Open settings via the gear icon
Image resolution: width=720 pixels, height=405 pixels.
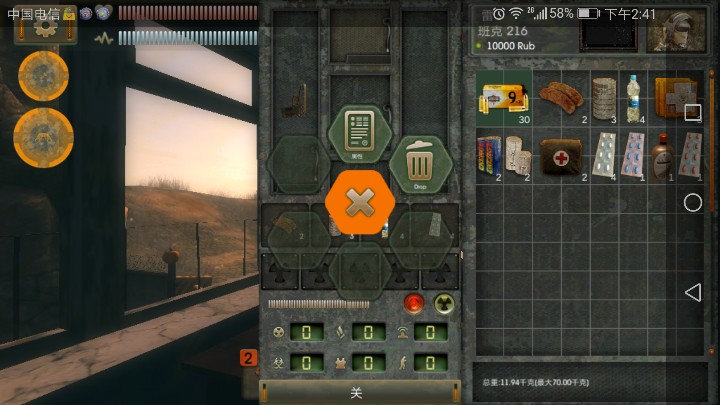point(44,27)
